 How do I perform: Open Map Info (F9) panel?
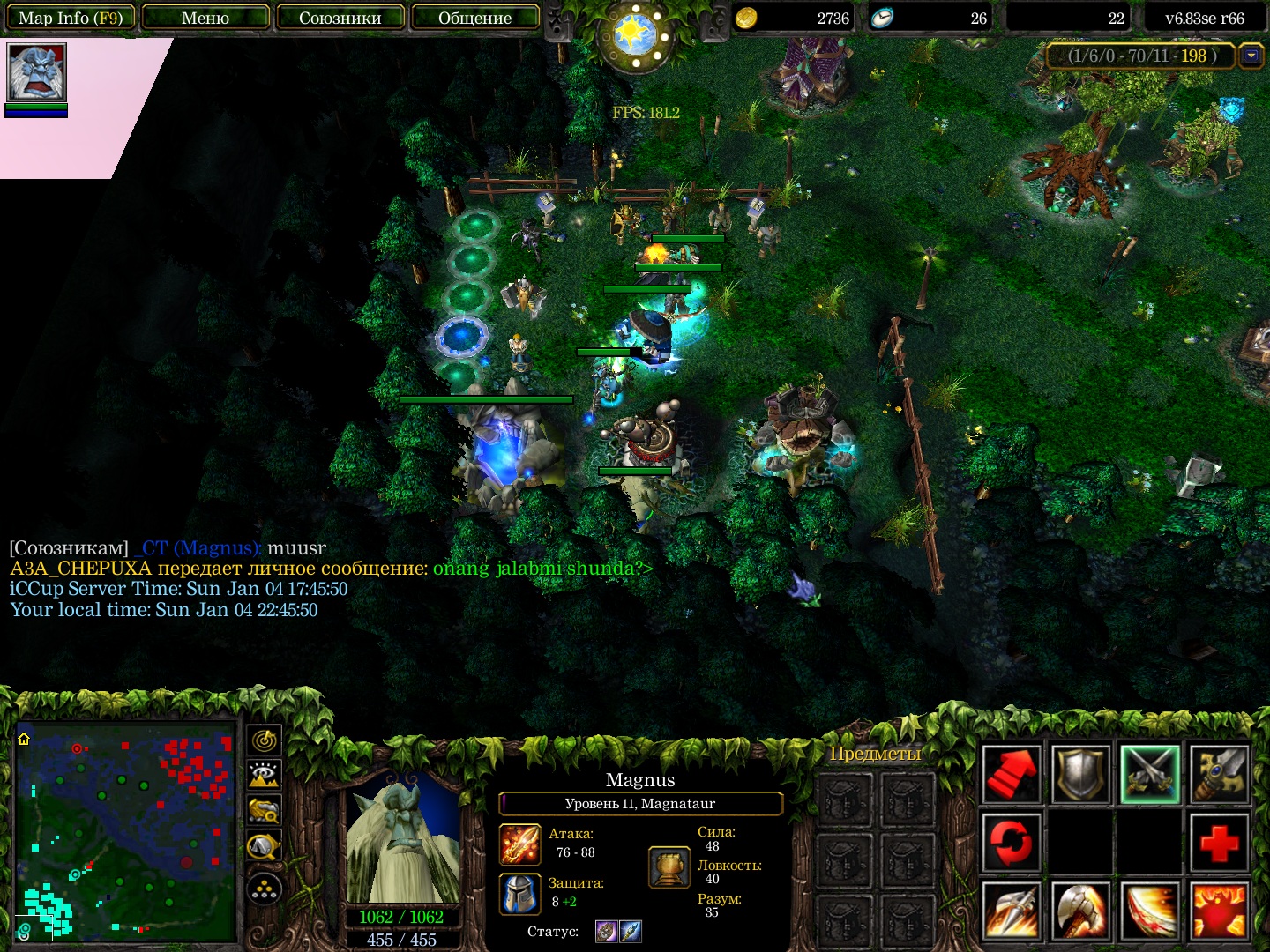[x=70, y=18]
